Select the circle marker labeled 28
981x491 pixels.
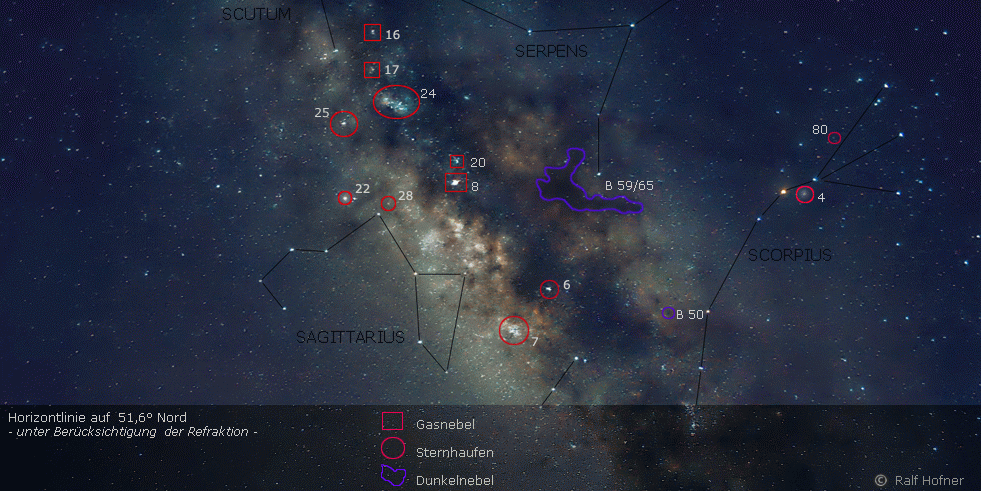(x=389, y=204)
